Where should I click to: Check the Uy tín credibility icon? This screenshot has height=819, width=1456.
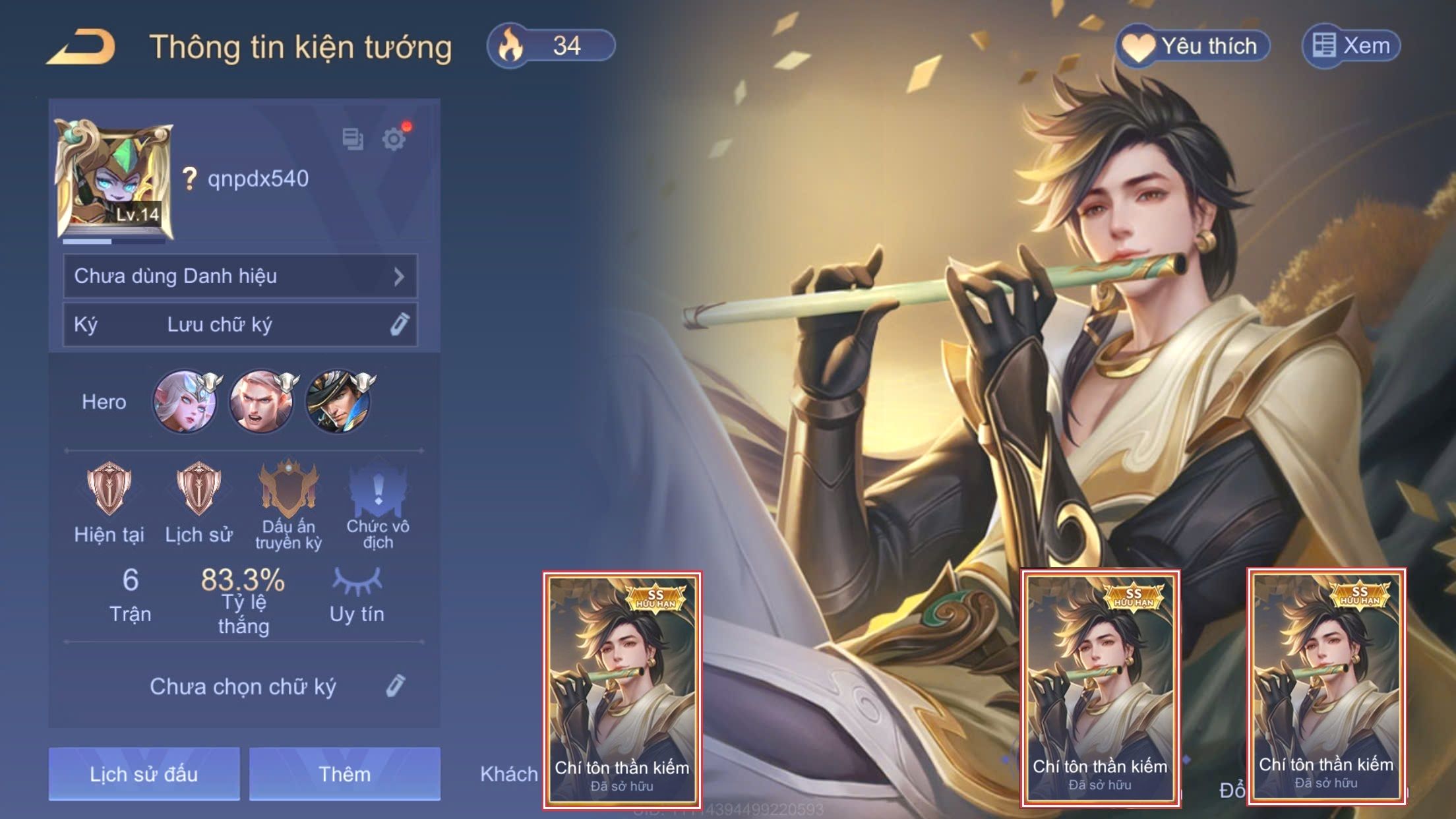357,582
